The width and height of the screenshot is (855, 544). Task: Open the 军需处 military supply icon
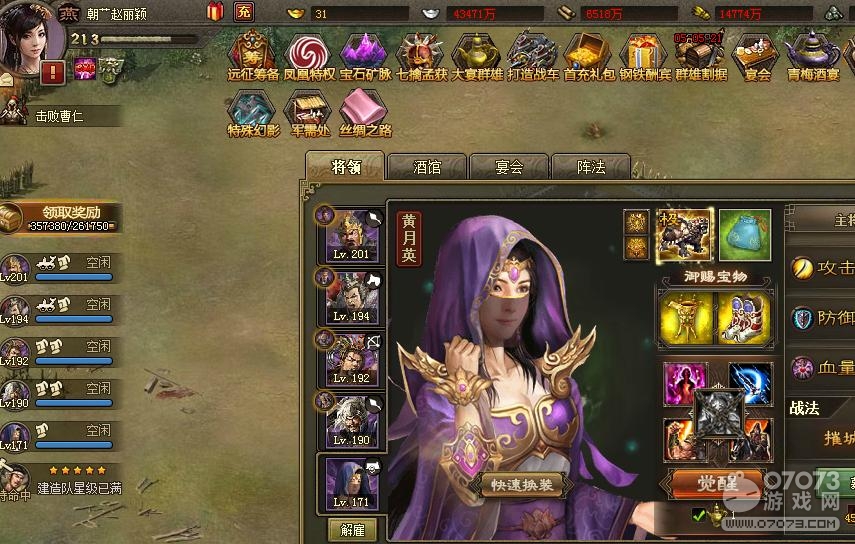point(308,113)
